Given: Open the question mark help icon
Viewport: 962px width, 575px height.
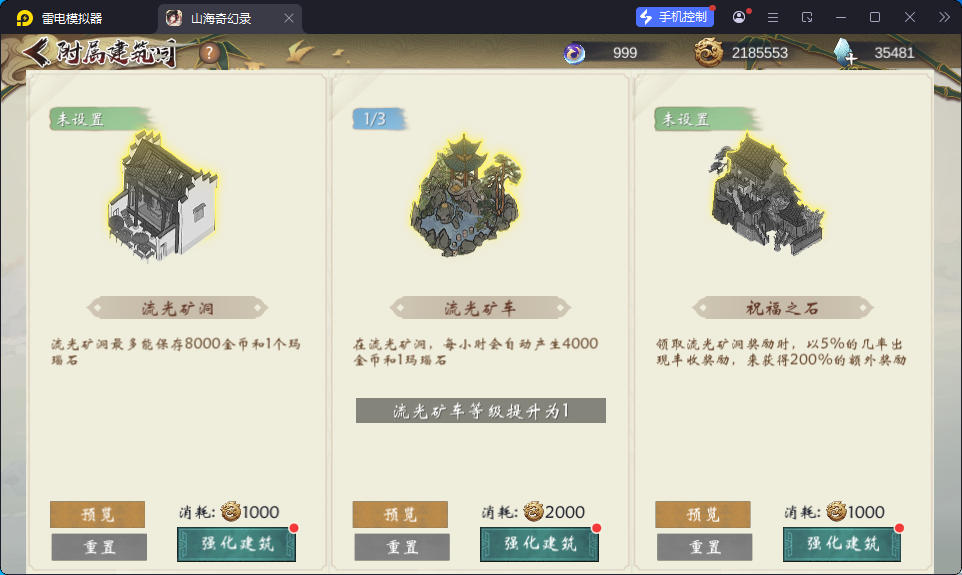Looking at the screenshot, I should 209,53.
